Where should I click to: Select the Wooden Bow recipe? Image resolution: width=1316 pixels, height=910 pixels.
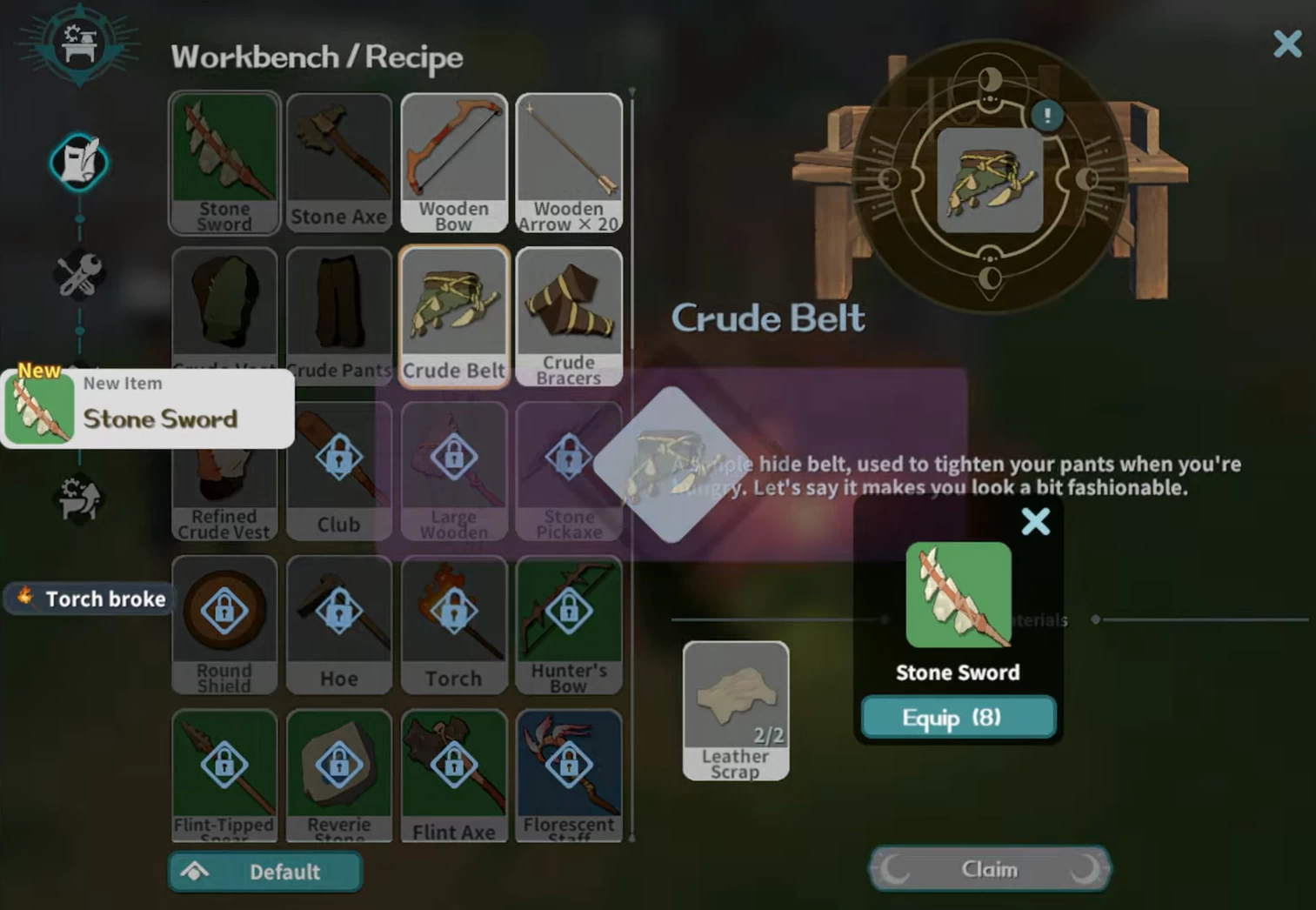point(454,163)
